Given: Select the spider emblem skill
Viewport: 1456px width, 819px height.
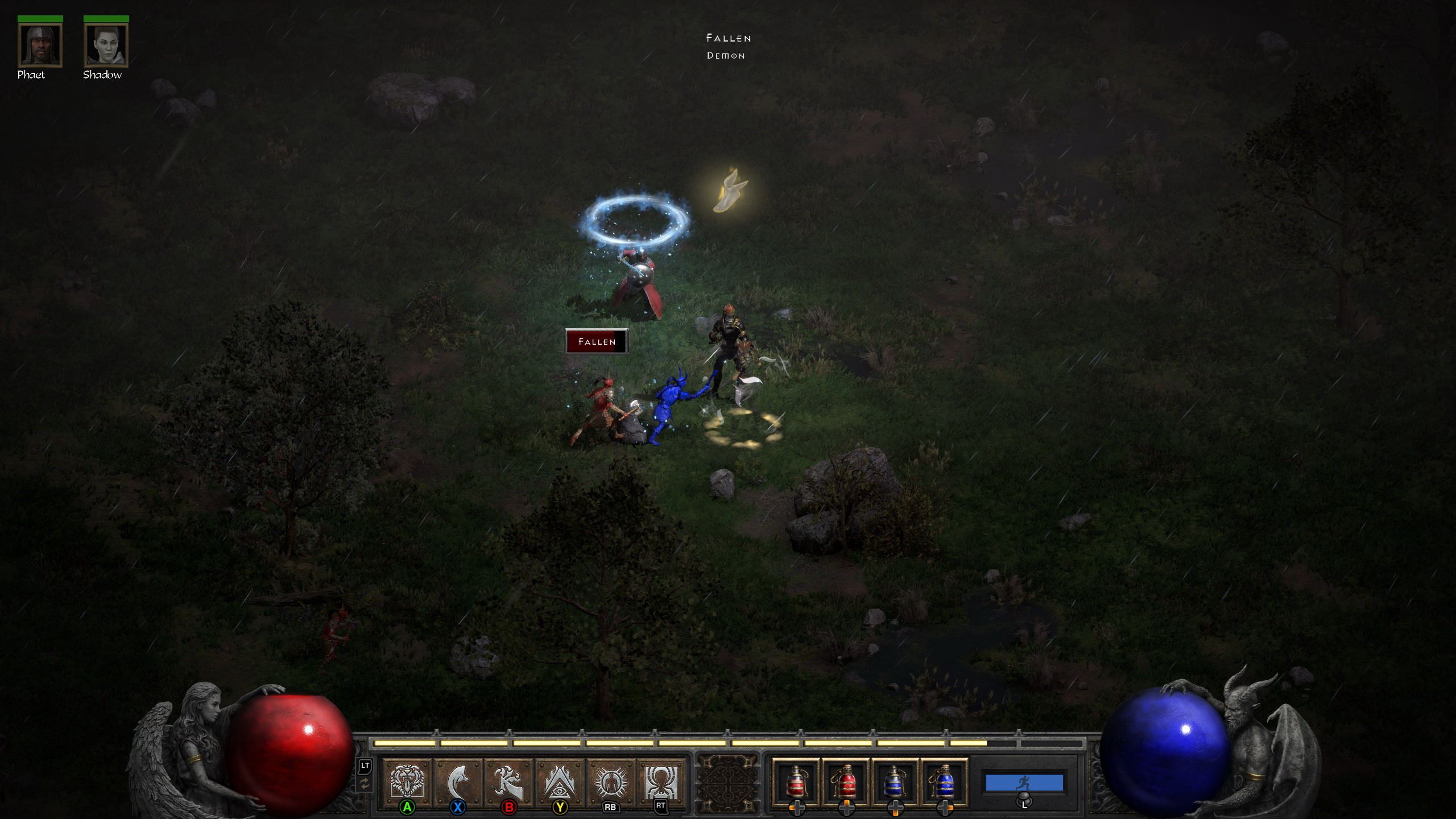Looking at the screenshot, I should 660,782.
